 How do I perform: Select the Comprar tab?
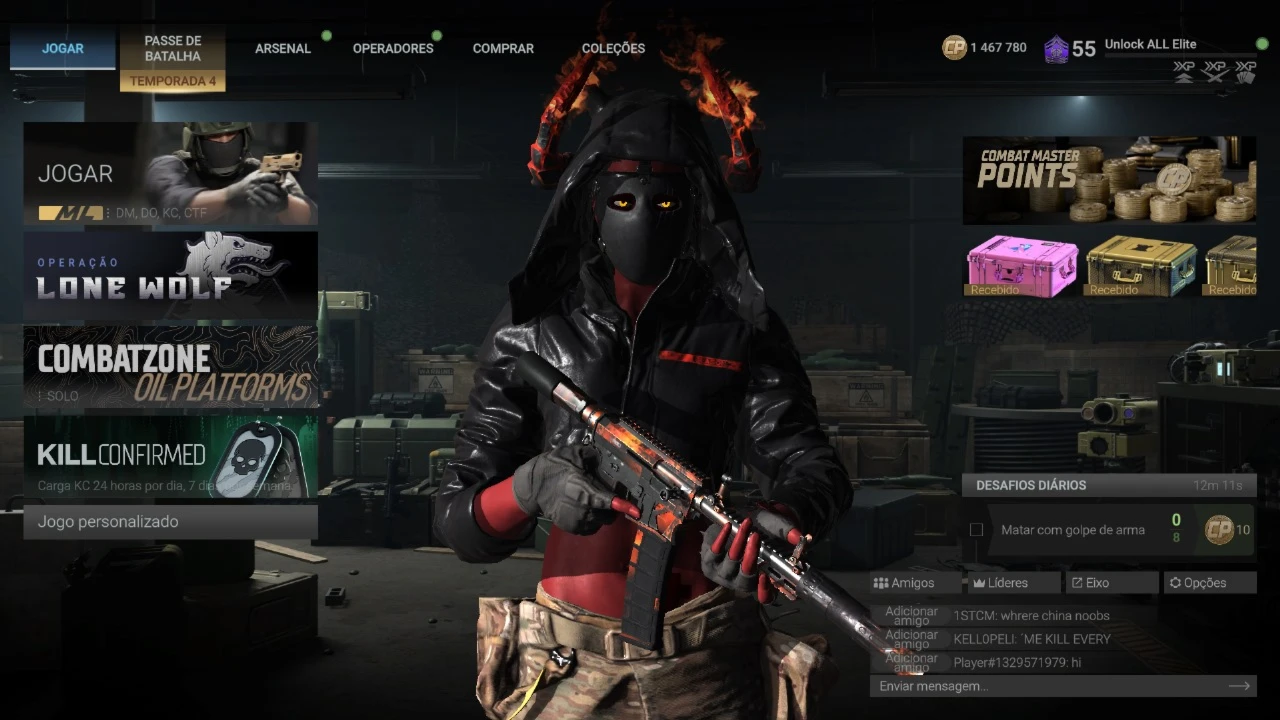(503, 48)
